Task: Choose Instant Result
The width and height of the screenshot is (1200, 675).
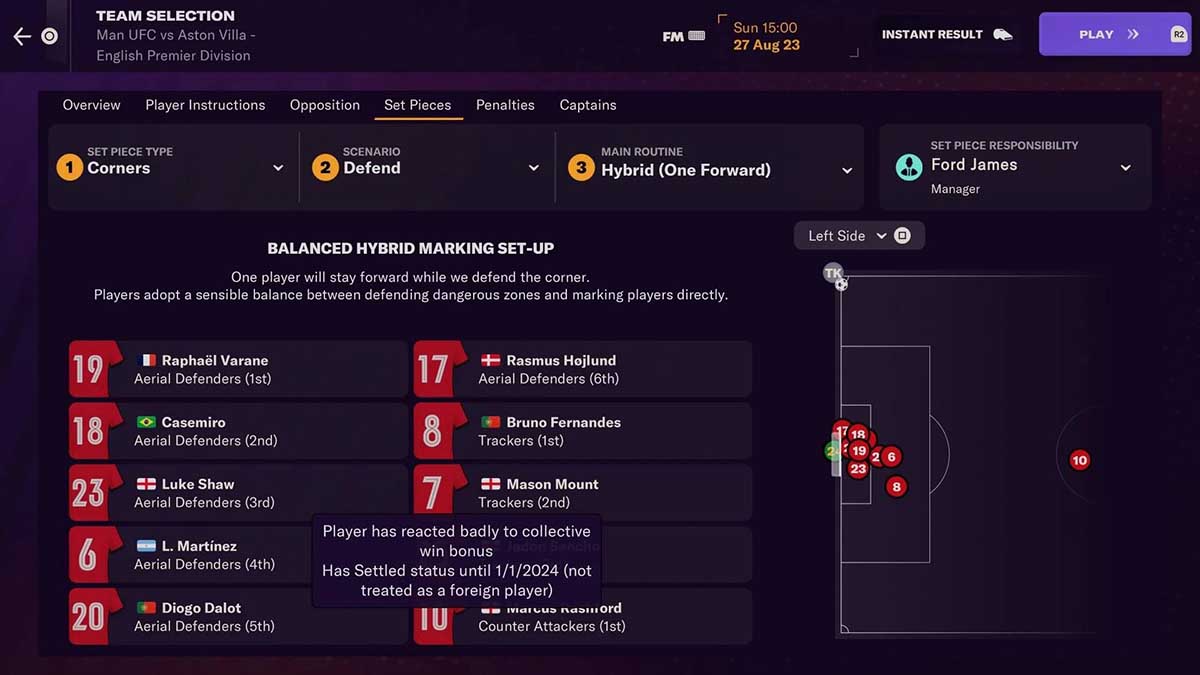Action: tap(946, 34)
